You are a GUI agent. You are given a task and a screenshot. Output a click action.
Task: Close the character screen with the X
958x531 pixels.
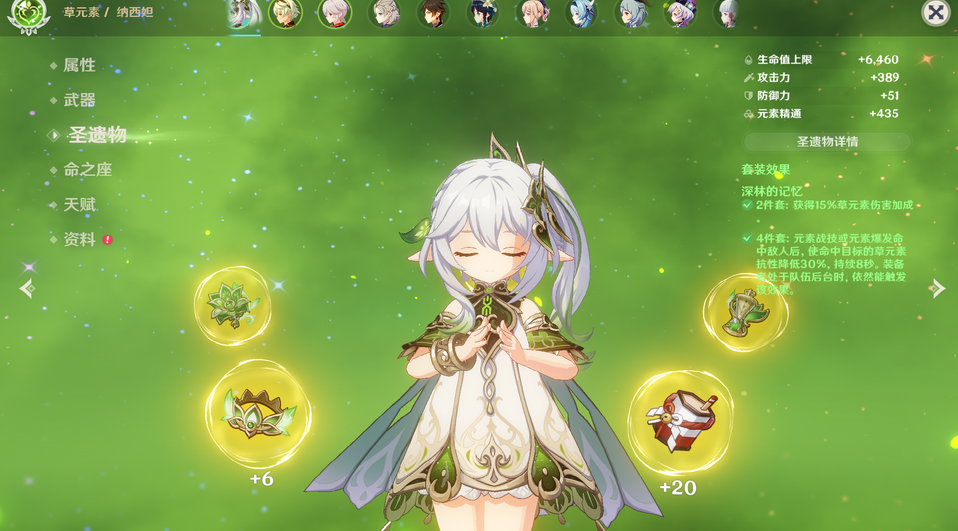(x=935, y=13)
